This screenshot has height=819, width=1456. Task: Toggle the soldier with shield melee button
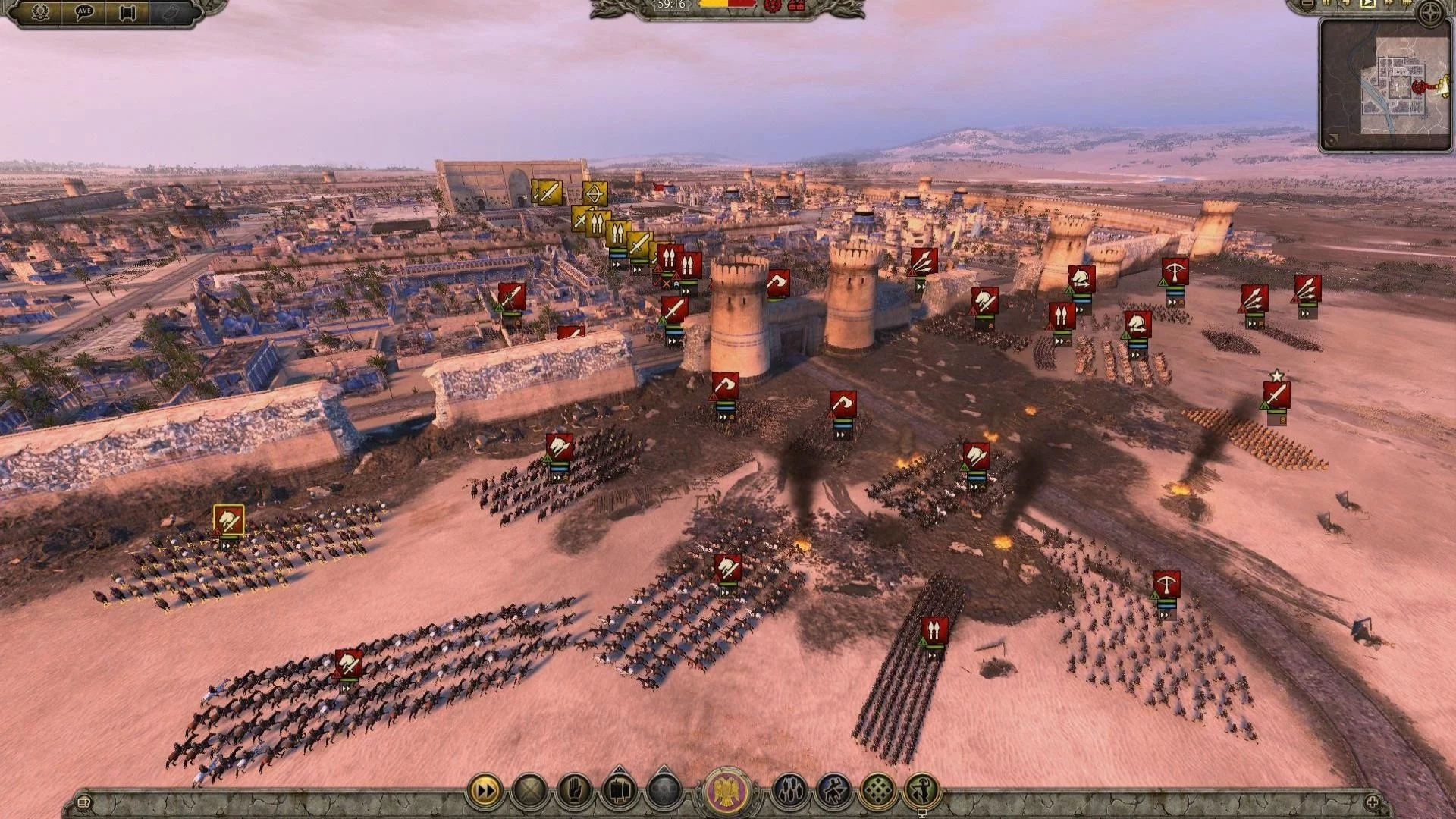(x=922, y=792)
